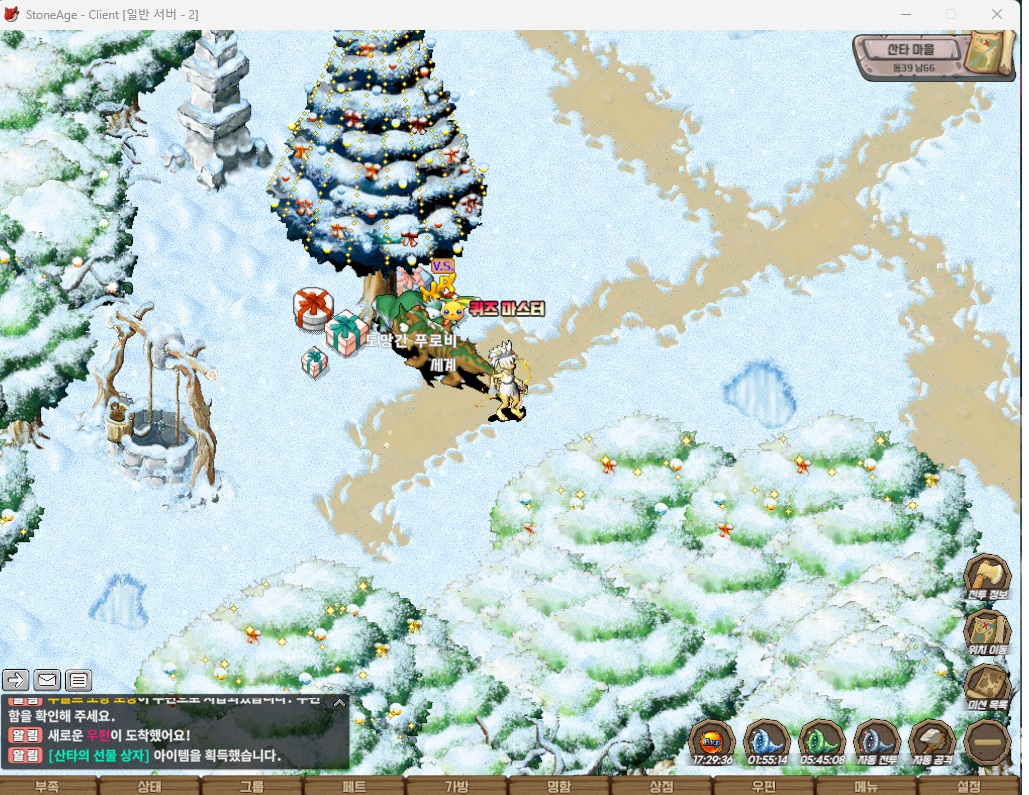Screen dimensions: 1029x795
Task: Open 미션 목록 scroll icon
Action: click(987, 688)
